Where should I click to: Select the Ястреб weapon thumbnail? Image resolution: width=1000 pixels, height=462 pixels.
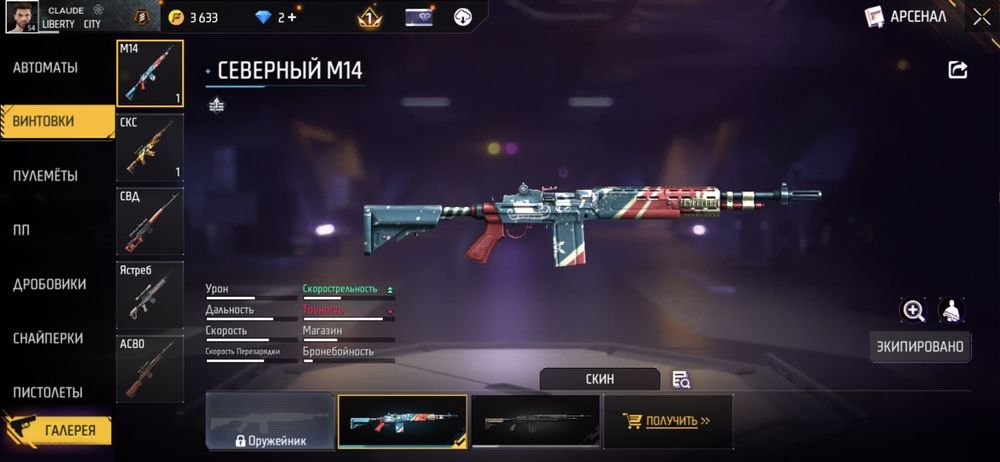(150, 294)
